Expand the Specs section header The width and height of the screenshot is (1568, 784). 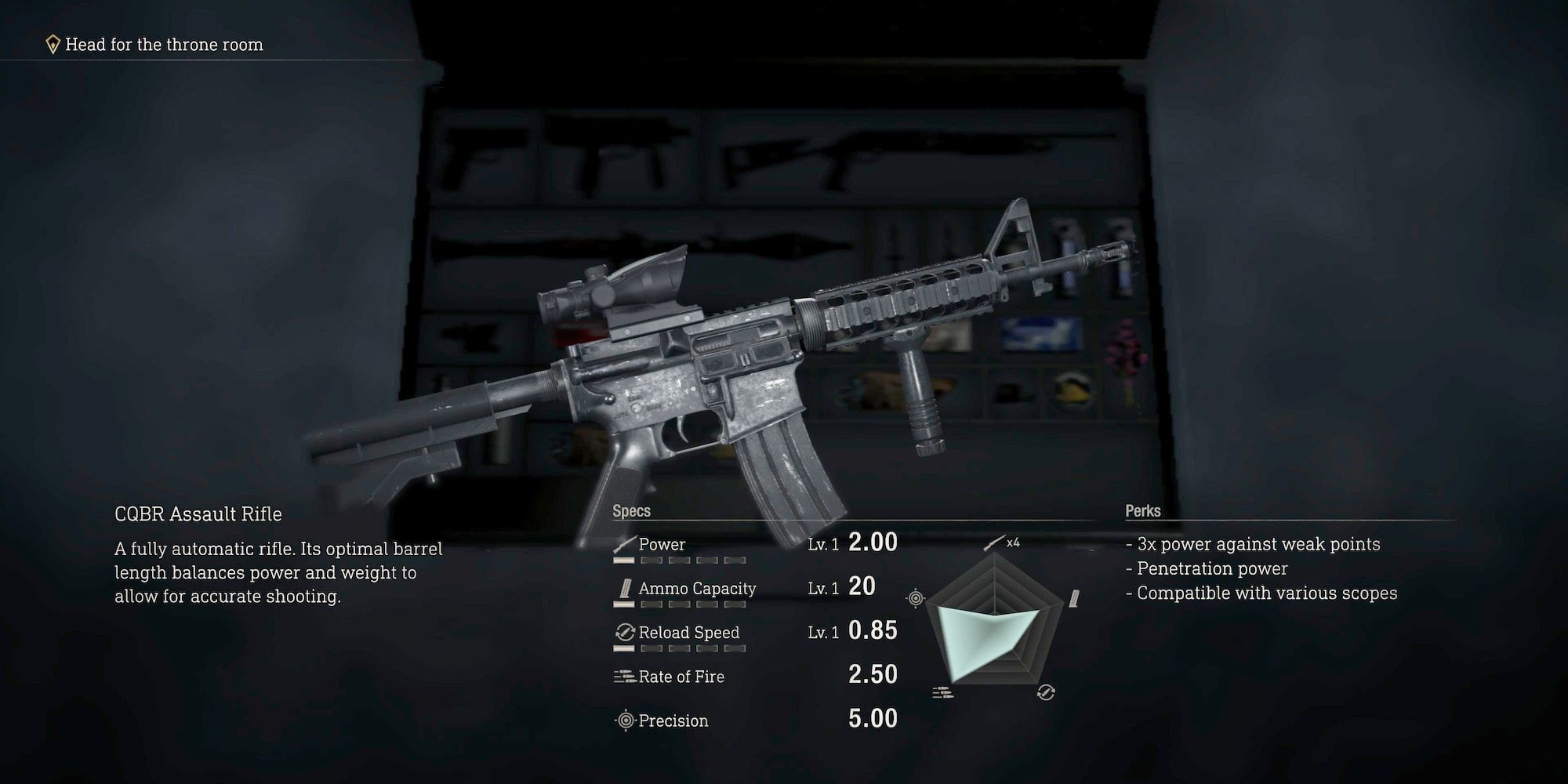tap(631, 510)
